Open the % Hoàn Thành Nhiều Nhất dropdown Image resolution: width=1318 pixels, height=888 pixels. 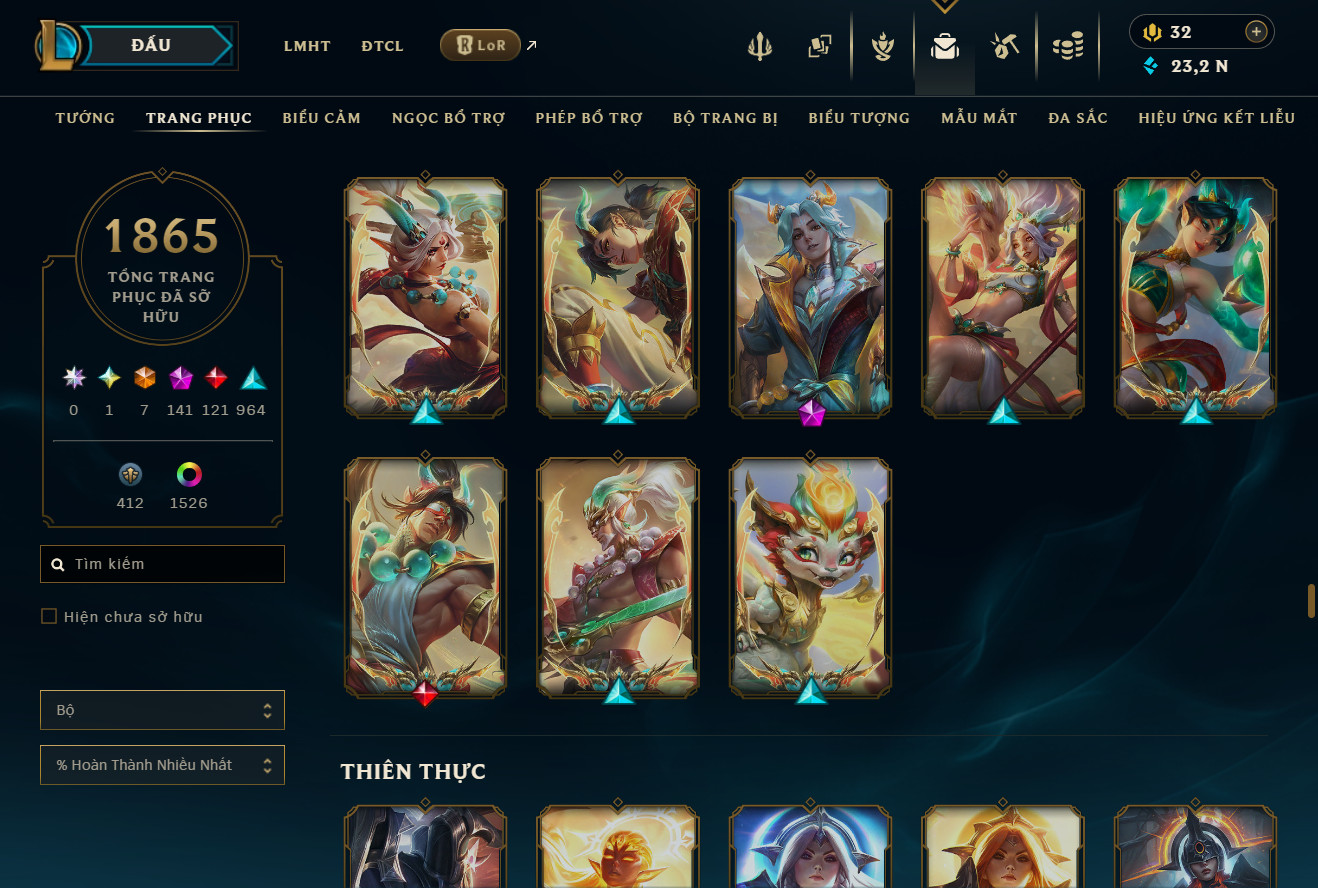pyautogui.click(x=163, y=765)
